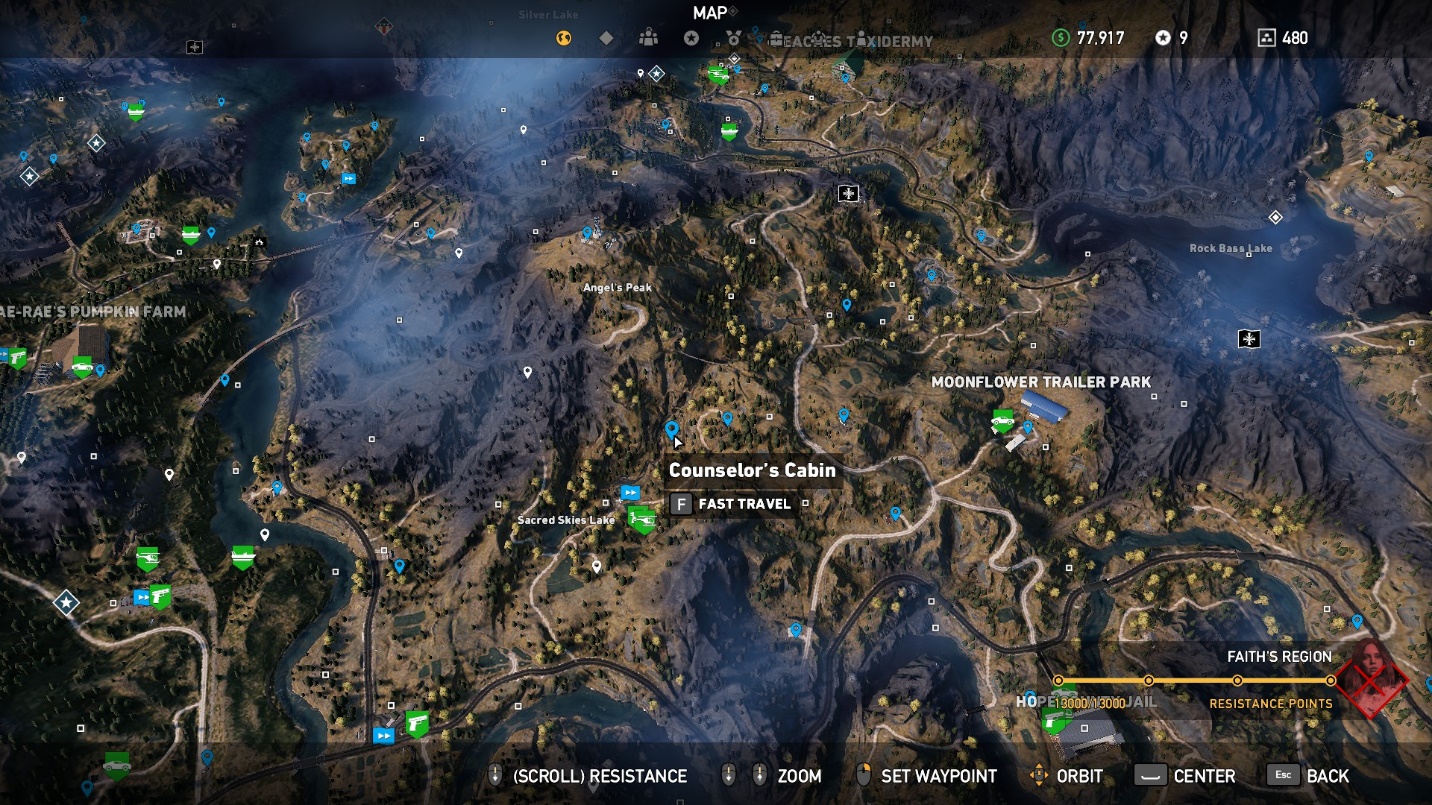Select the globe world map tab
The height and width of the screenshot is (805, 1432).
(x=564, y=38)
